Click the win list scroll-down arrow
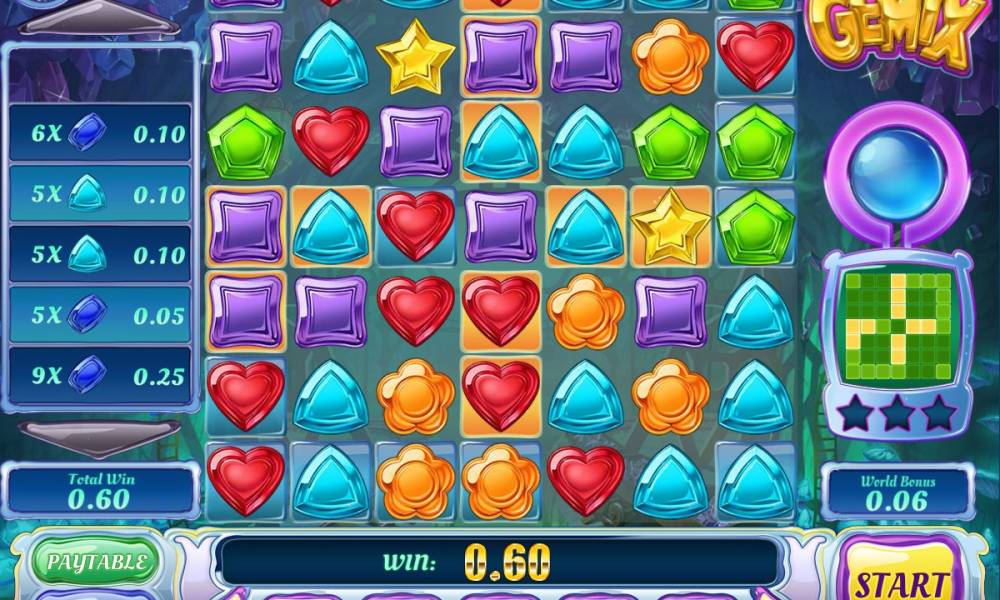 pos(98,434)
